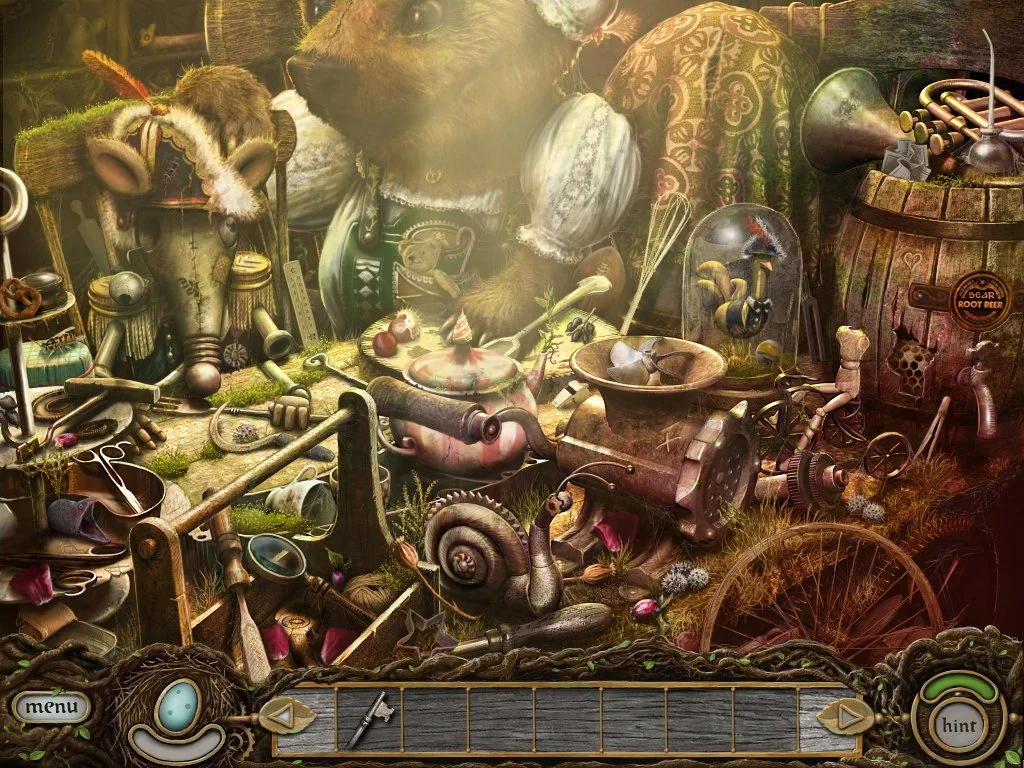Click the blue egg in the nest

[180, 705]
